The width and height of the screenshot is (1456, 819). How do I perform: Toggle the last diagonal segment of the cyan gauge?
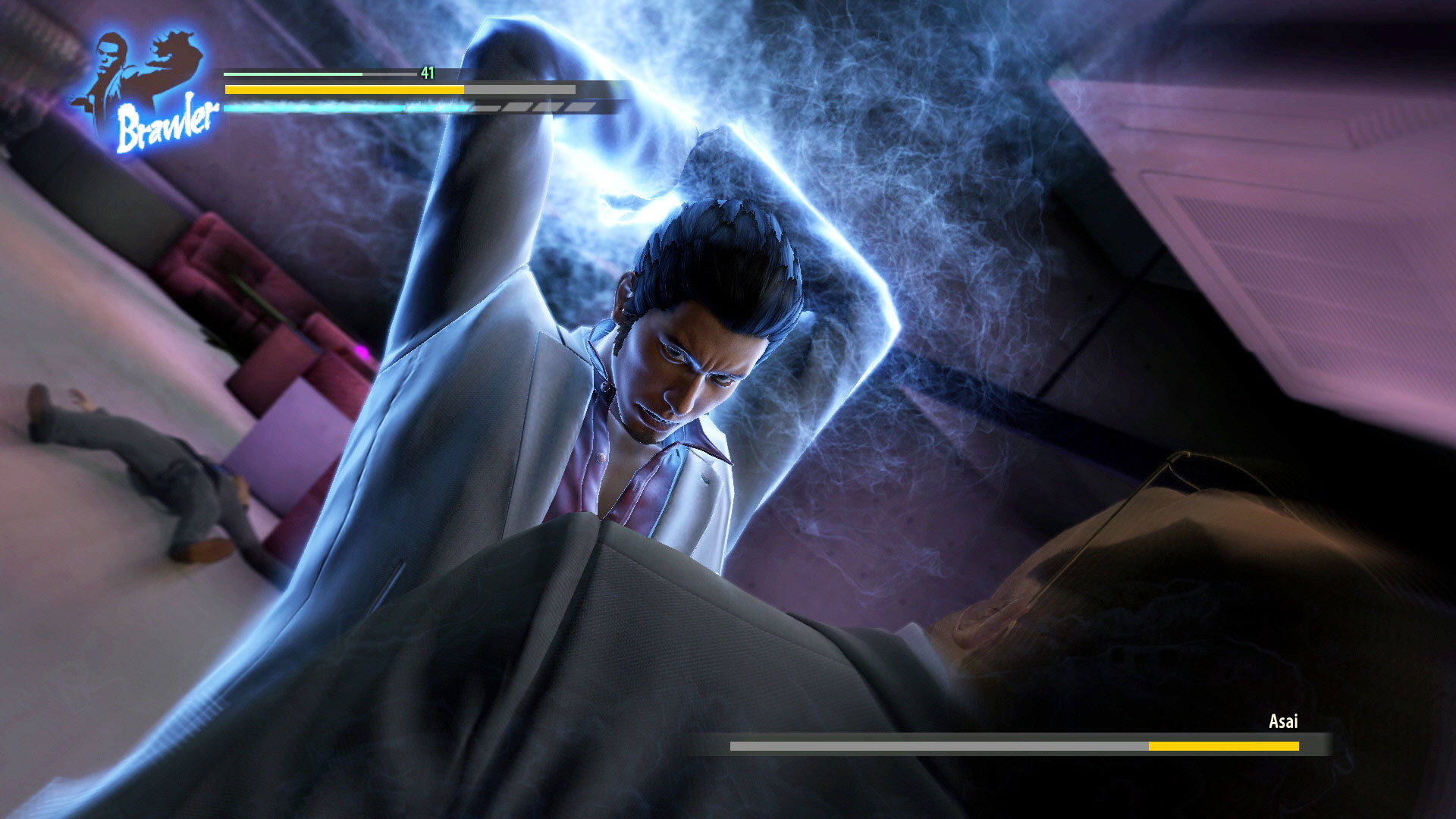point(580,106)
